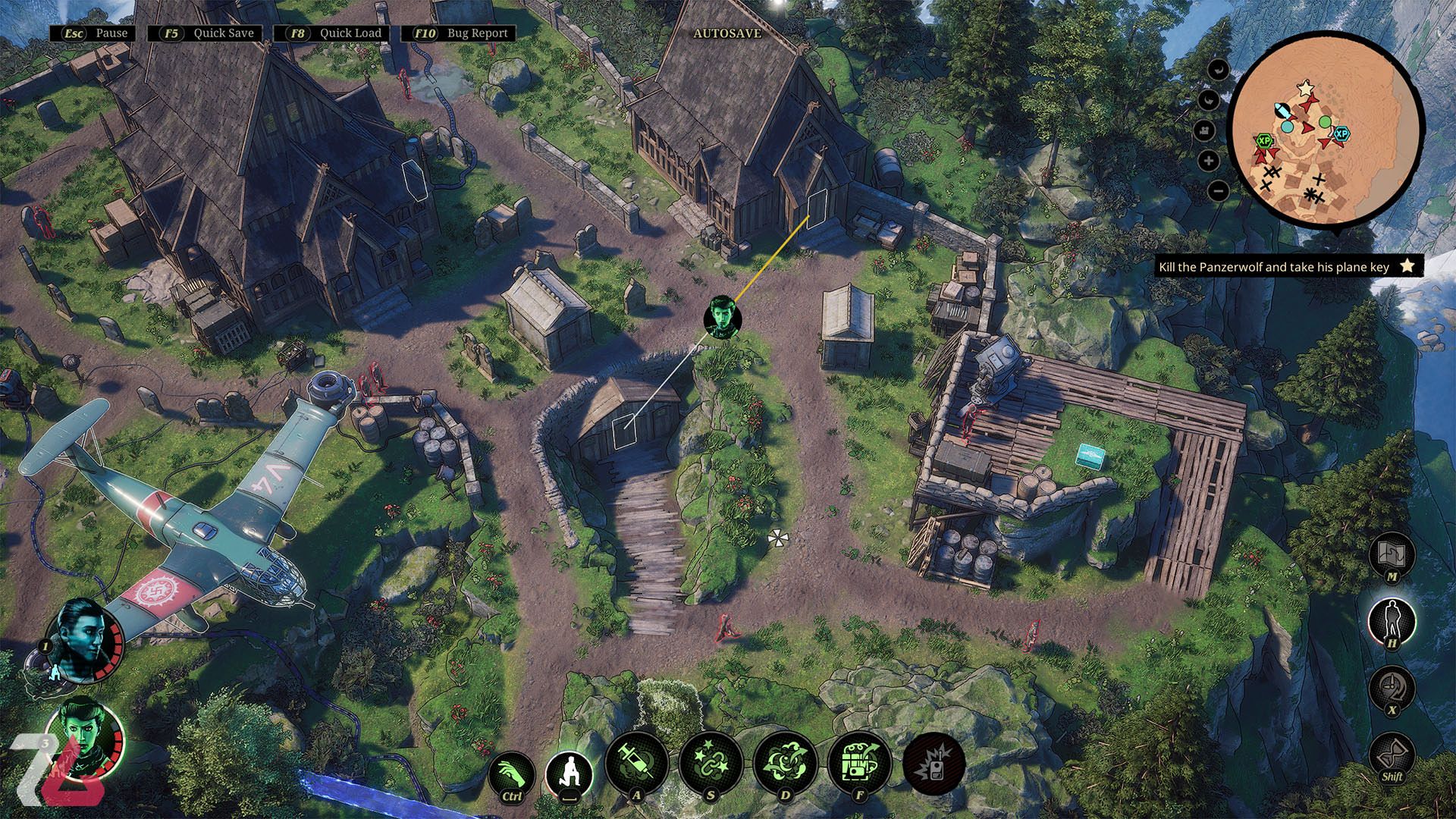Open the map with the map icon
The image size is (1456, 819).
tap(1392, 554)
